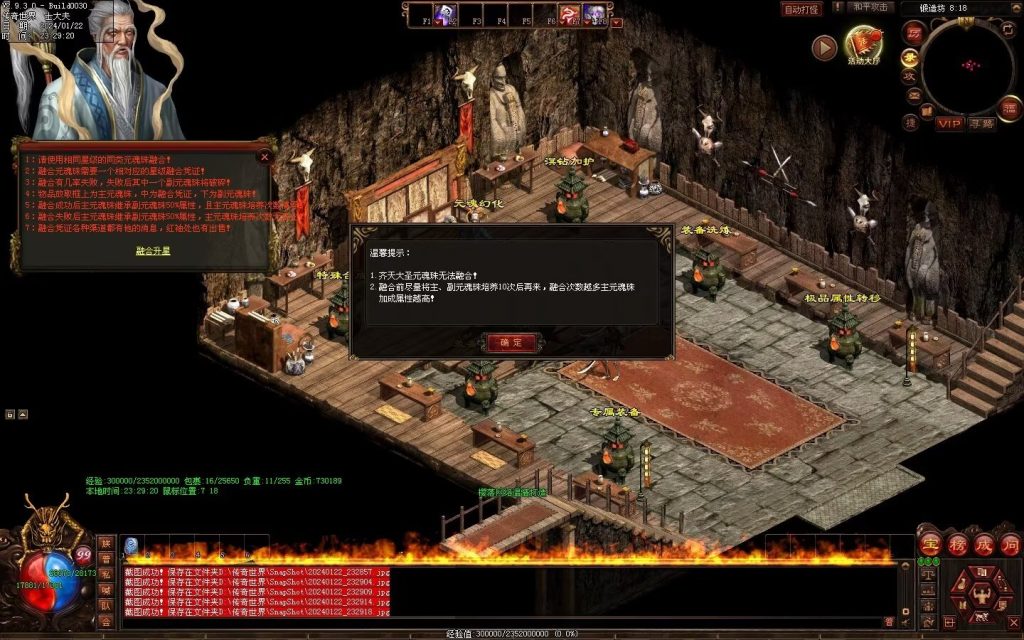This screenshot has height=640, width=1024.
Task: Open the 福 welfare round button
Action: coord(912,32)
